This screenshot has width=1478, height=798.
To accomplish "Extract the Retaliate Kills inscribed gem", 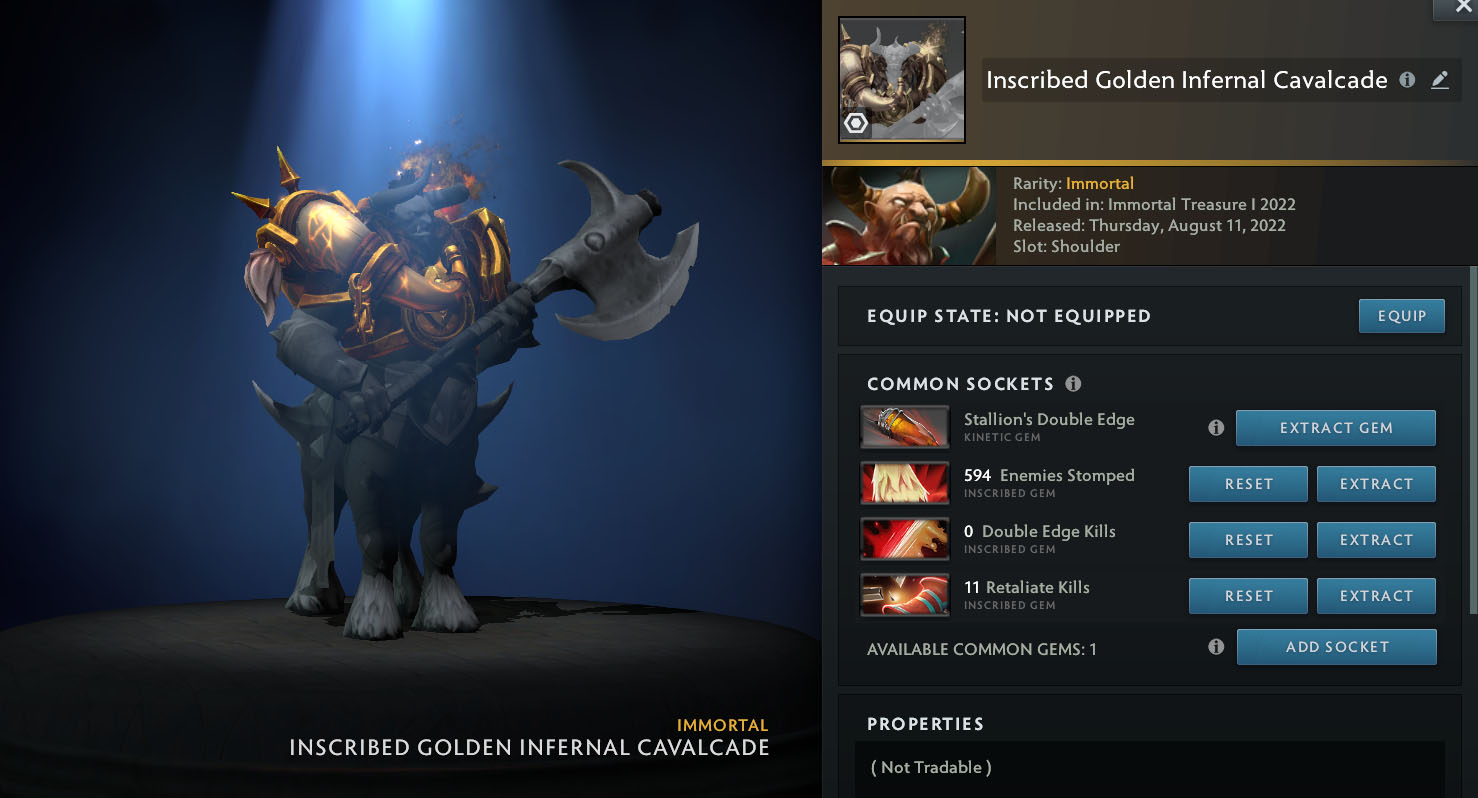I will point(1375,596).
